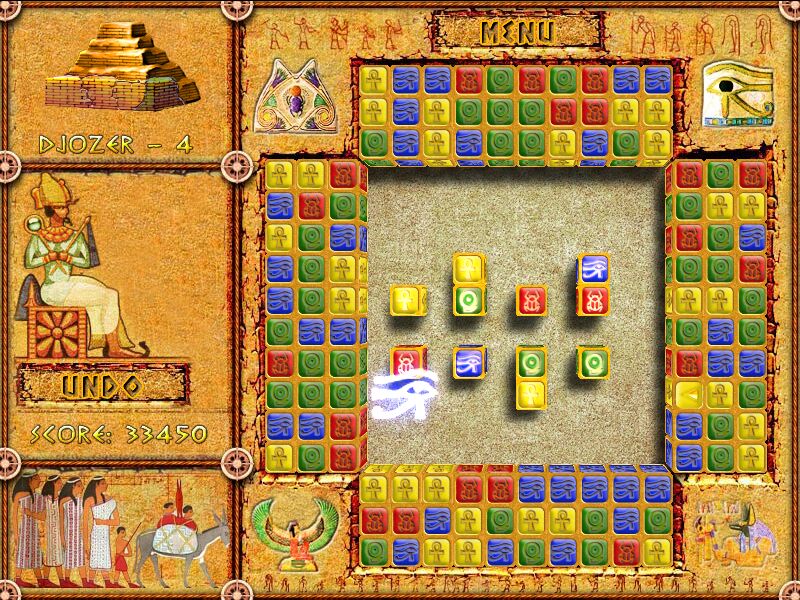This screenshot has height=600, width=800.
Task: Shoot the yellow arrow-marked brick
Action: point(688,394)
